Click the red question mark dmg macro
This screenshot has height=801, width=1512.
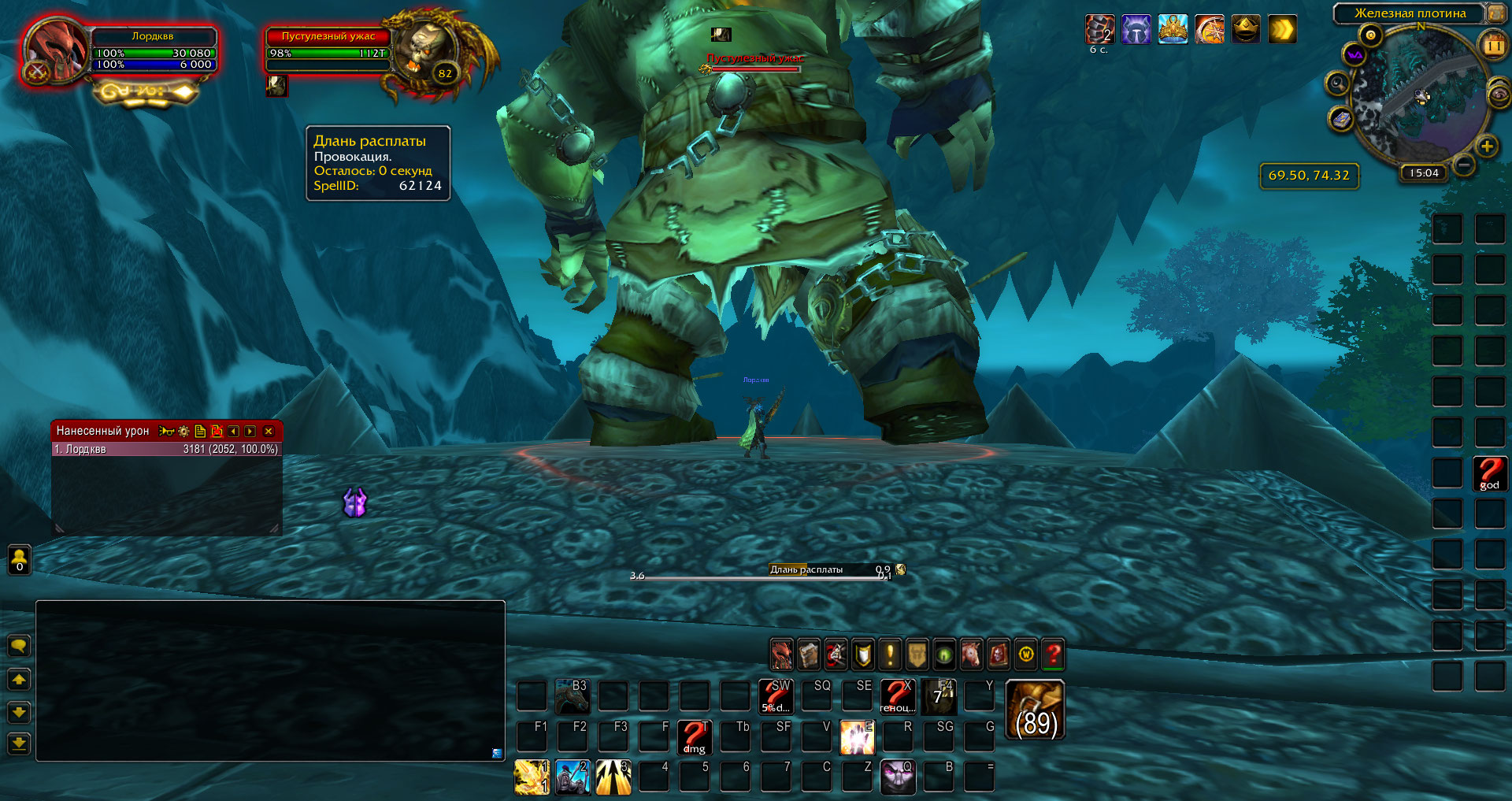pyautogui.click(x=695, y=737)
